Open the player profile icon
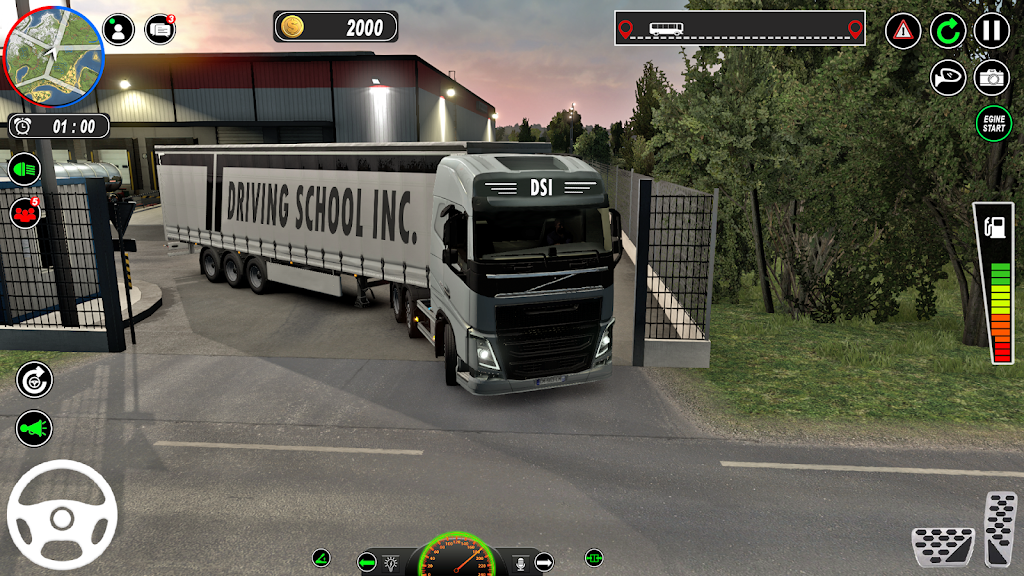 pyautogui.click(x=118, y=30)
